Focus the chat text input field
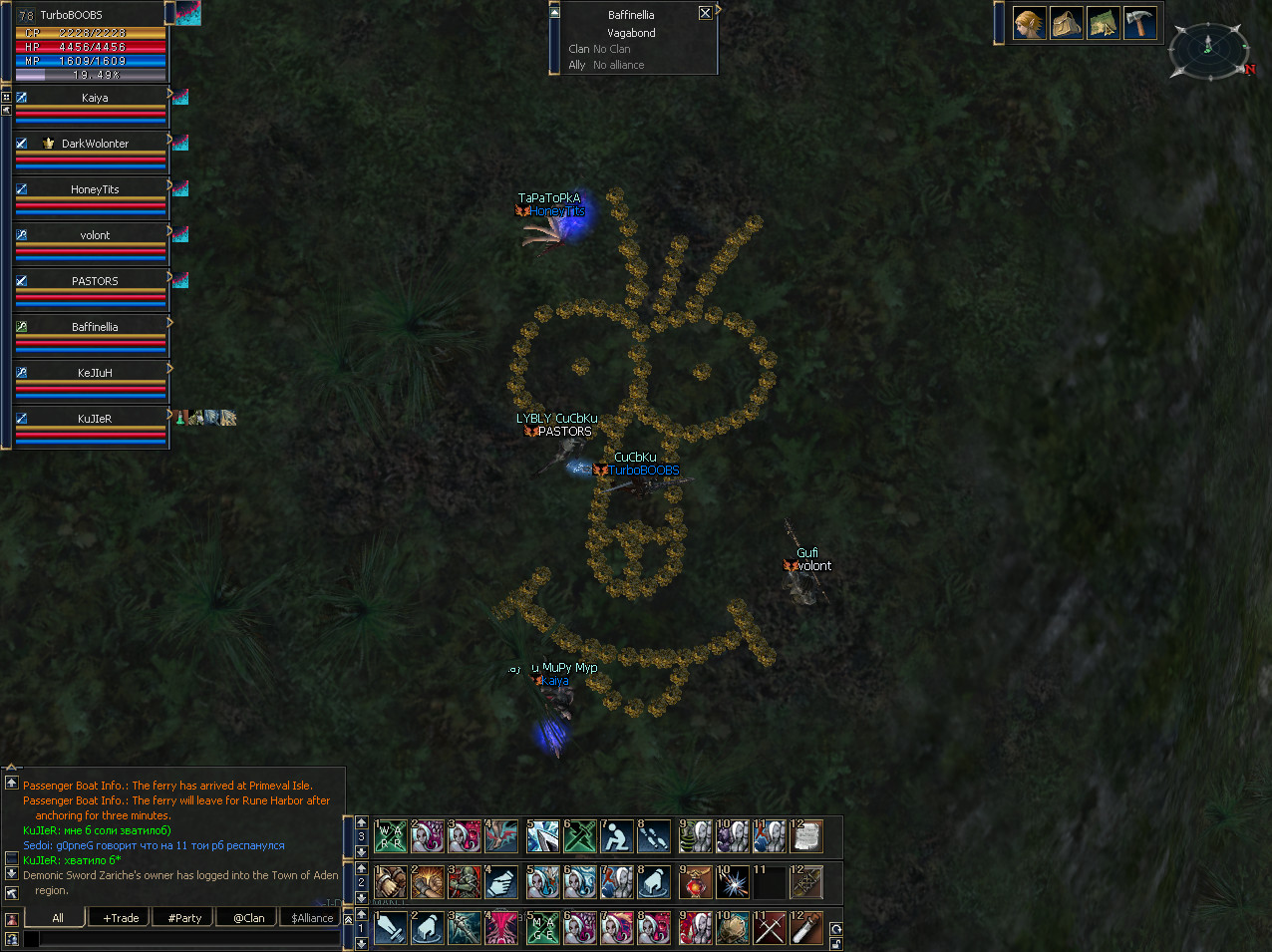Viewport: 1272px width, 952px height. pos(189,938)
